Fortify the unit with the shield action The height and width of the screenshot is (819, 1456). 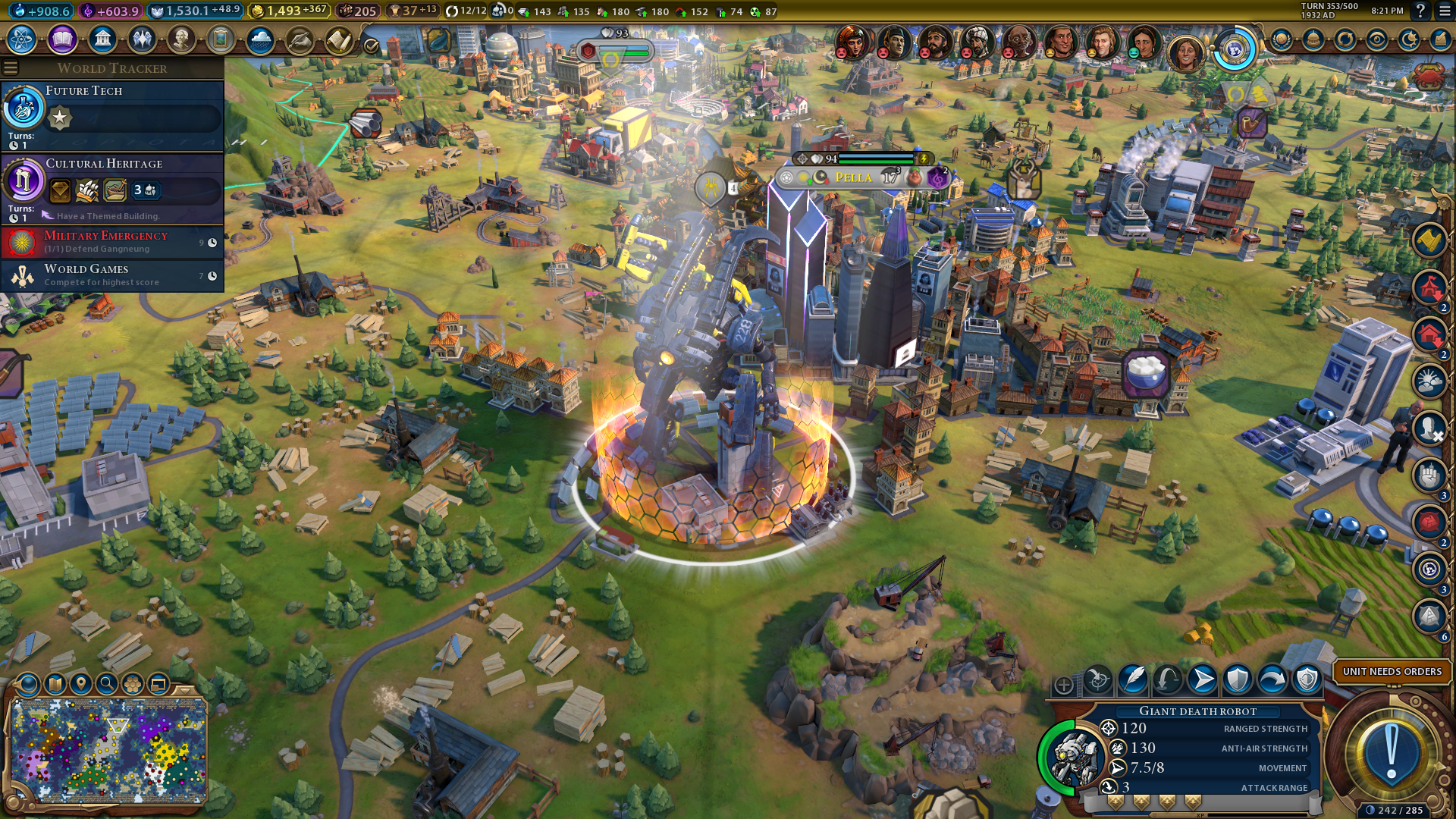click(x=1238, y=680)
